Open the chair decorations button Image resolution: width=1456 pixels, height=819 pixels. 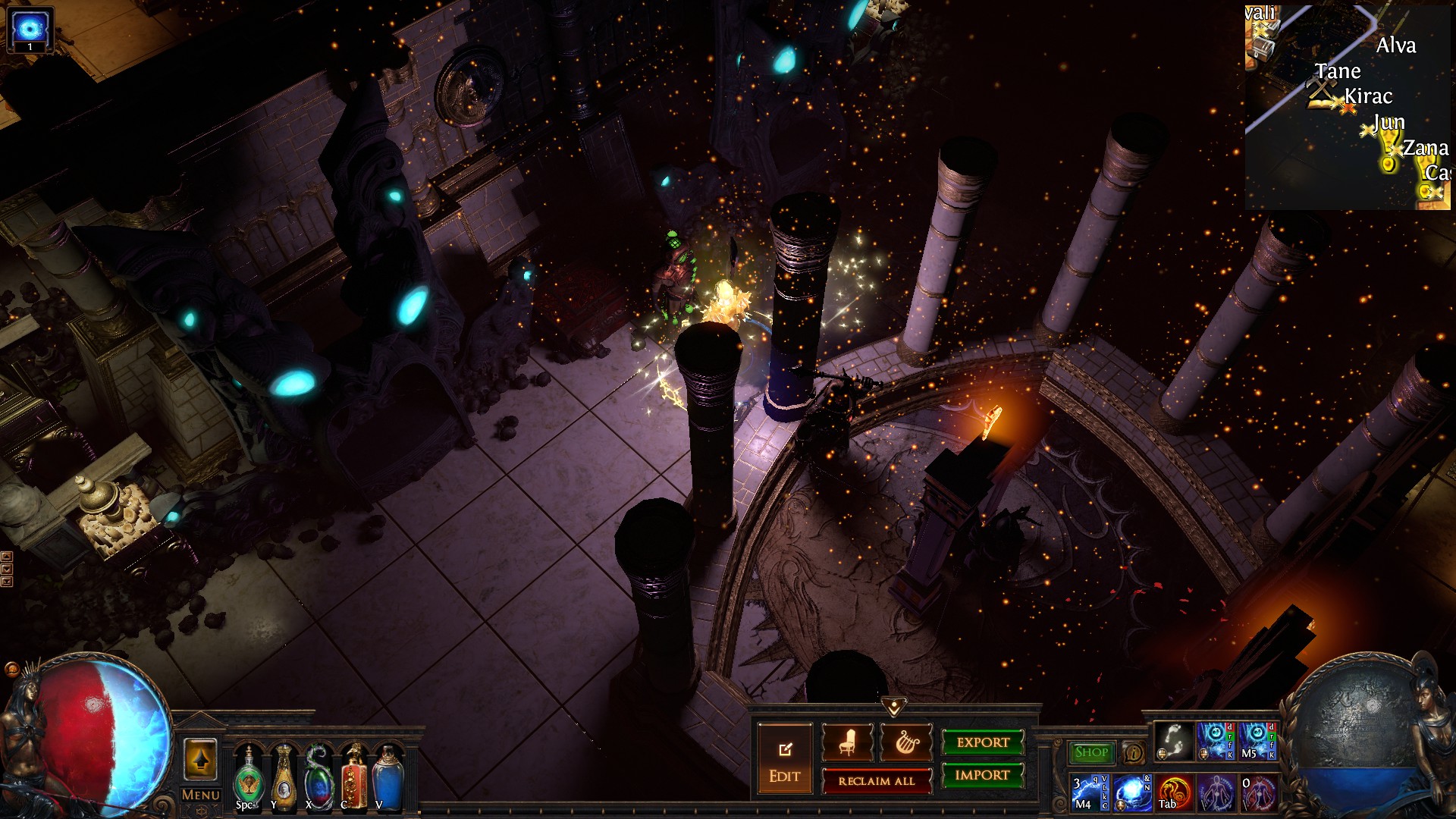tap(847, 743)
